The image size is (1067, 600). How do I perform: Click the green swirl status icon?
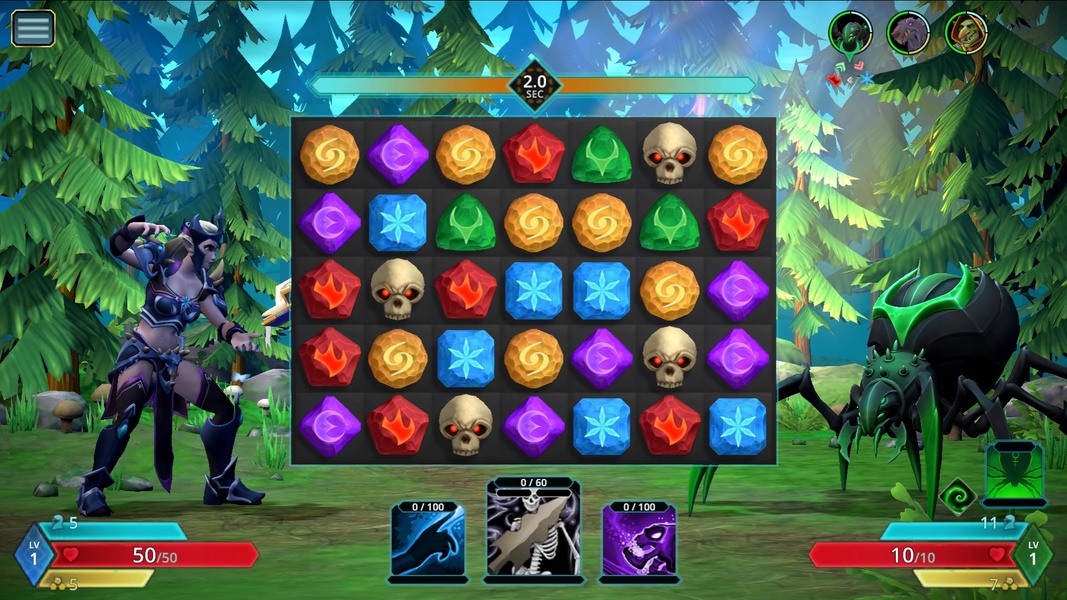tap(957, 496)
